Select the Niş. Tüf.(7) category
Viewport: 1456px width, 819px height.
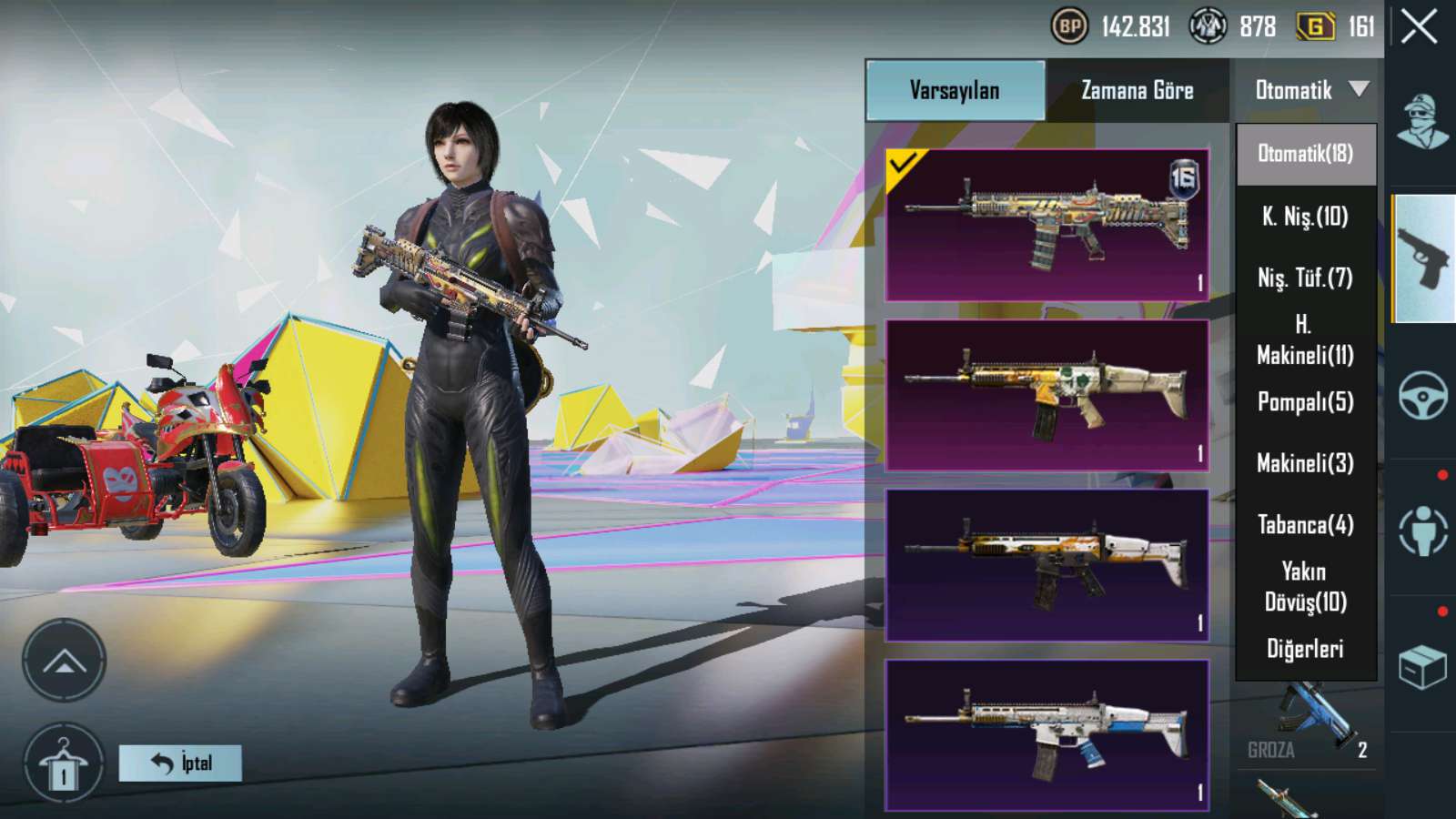click(1305, 278)
